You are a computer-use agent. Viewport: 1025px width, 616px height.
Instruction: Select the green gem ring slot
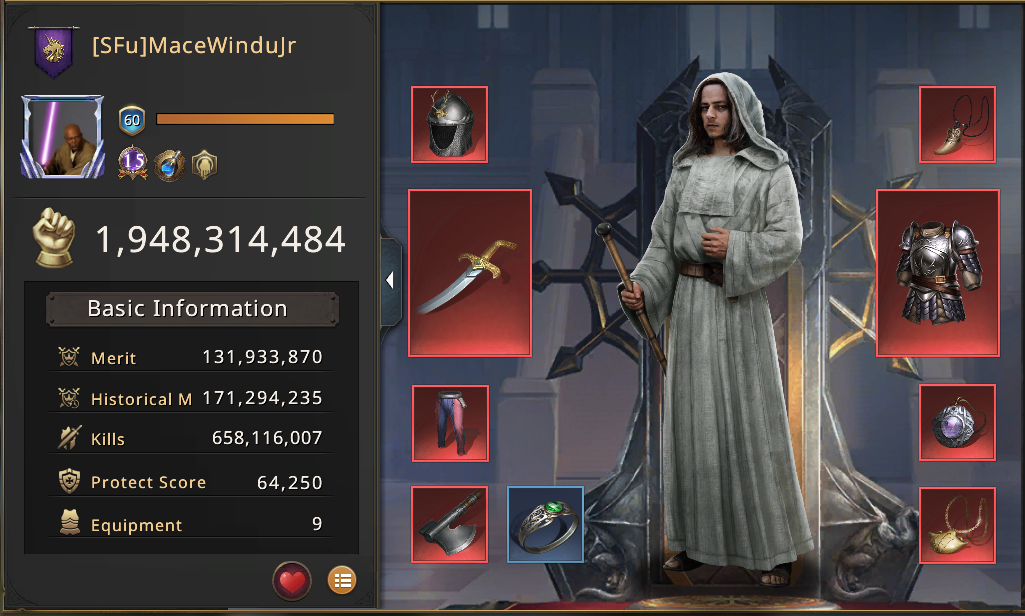[x=545, y=525]
